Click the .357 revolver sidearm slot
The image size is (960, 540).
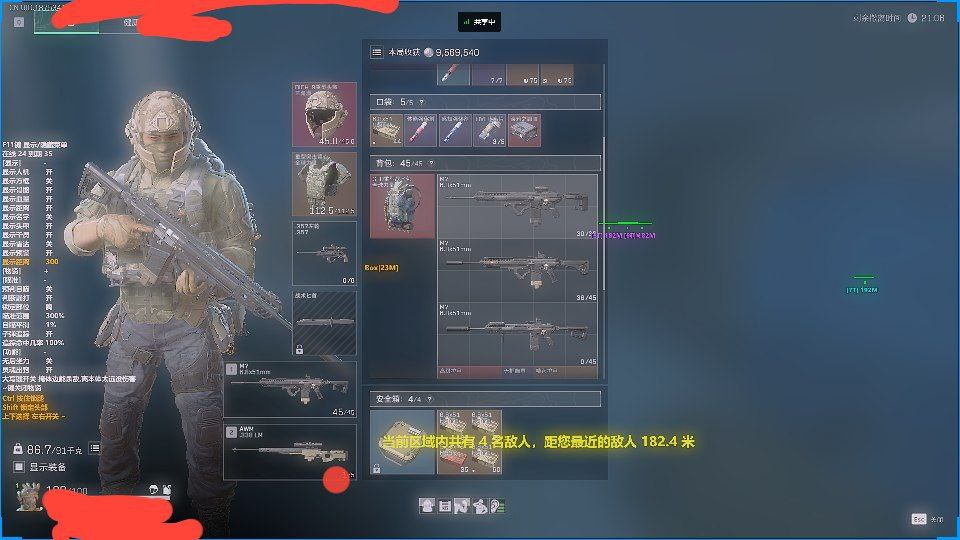(324, 253)
